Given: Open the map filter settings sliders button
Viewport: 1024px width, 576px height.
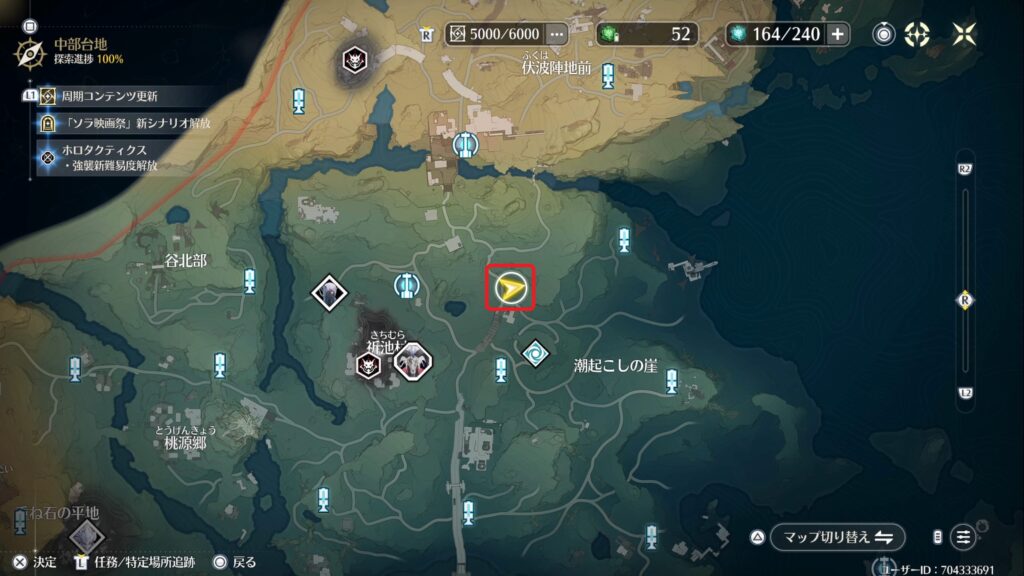Looking at the screenshot, I should 963,537.
